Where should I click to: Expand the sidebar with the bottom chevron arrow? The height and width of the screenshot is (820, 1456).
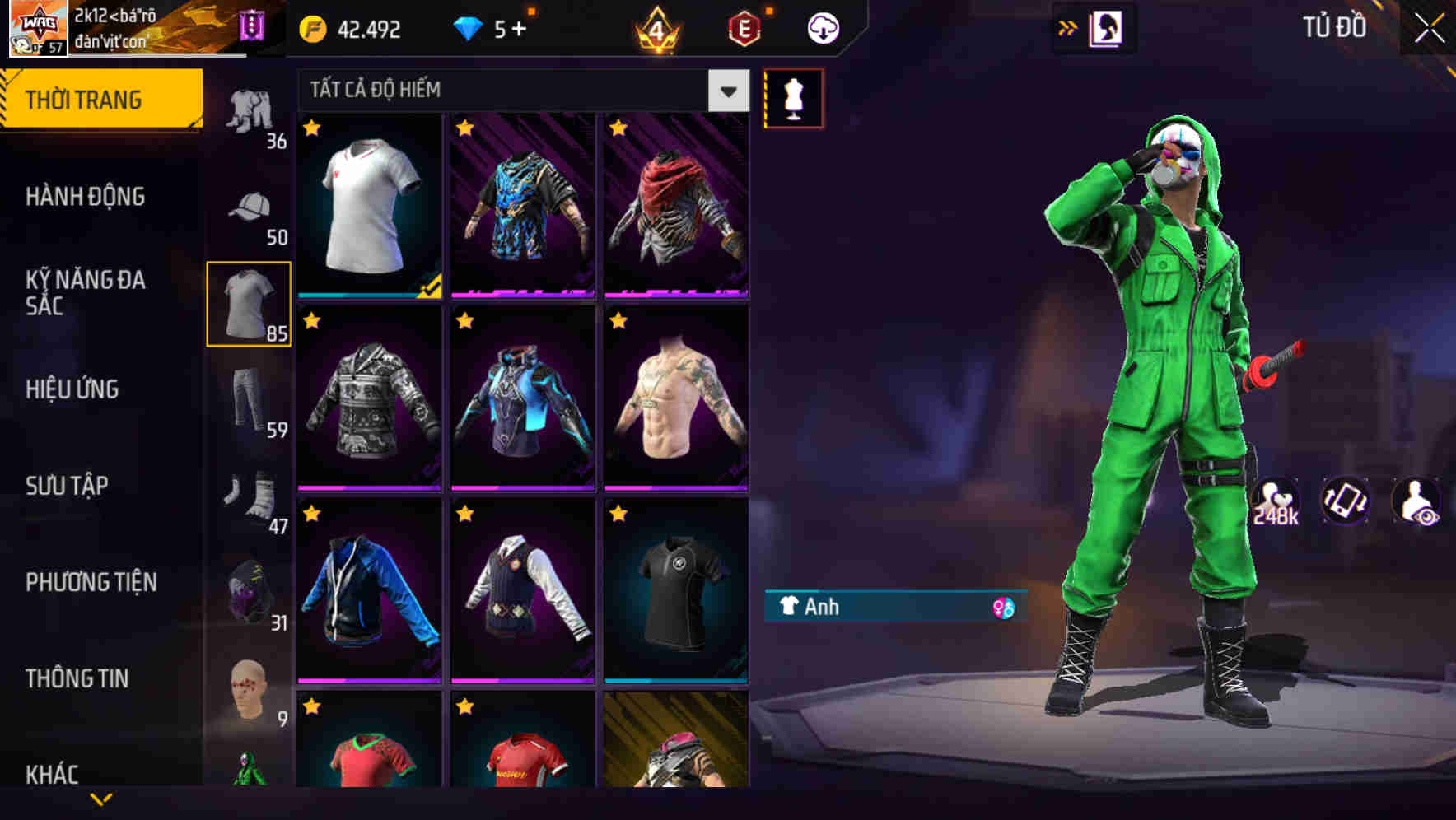pos(100,797)
